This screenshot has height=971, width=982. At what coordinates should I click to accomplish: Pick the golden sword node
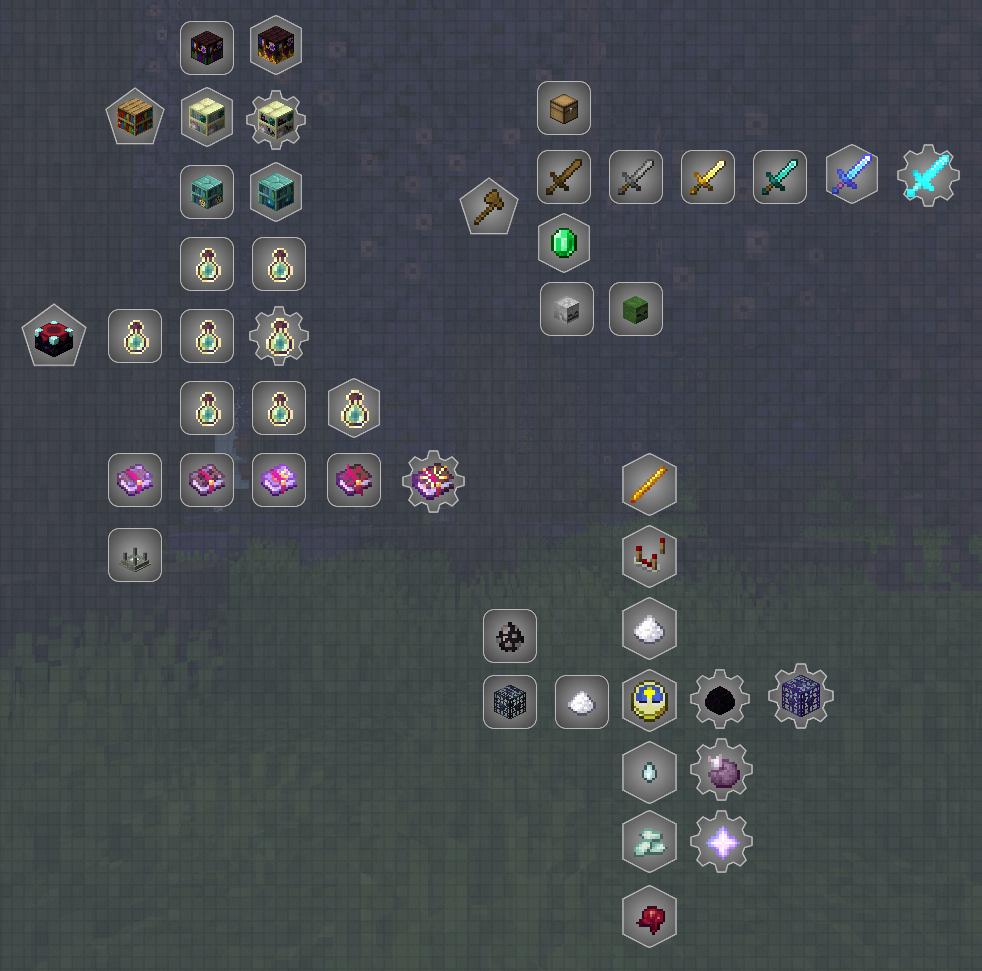pos(708,177)
